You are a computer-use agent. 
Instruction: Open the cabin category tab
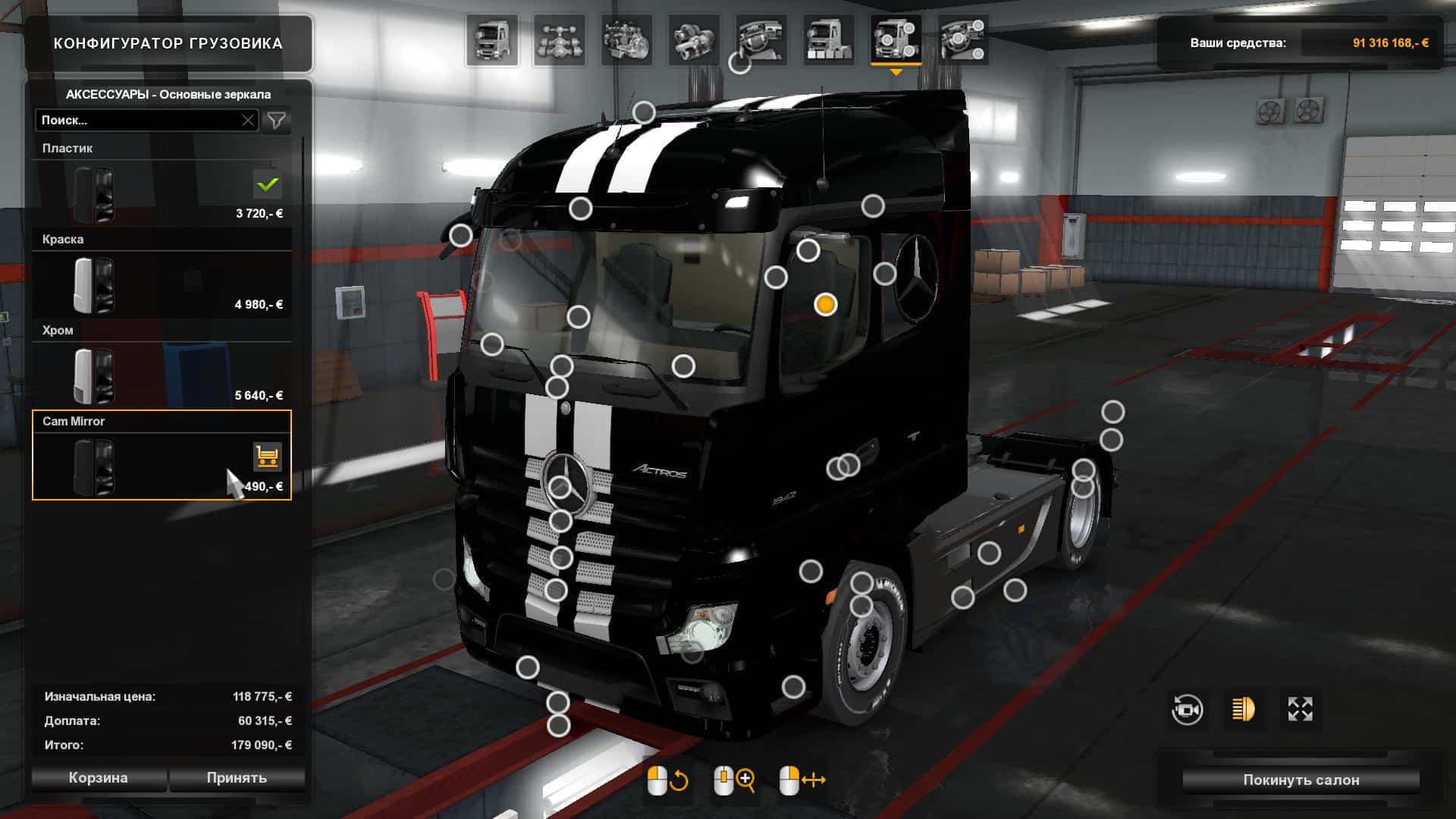point(491,40)
